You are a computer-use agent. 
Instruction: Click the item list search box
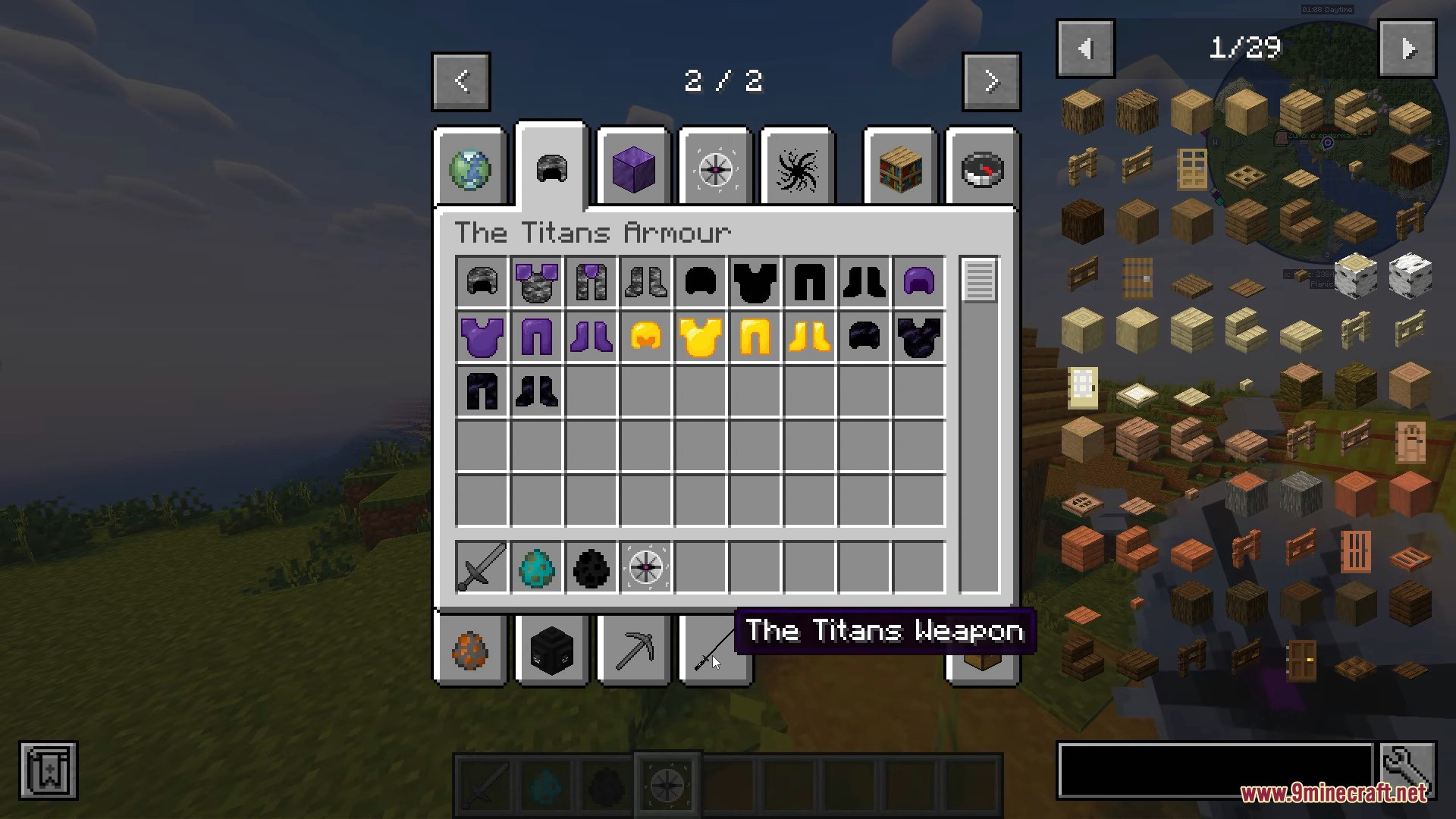[x=1216, y=771]
